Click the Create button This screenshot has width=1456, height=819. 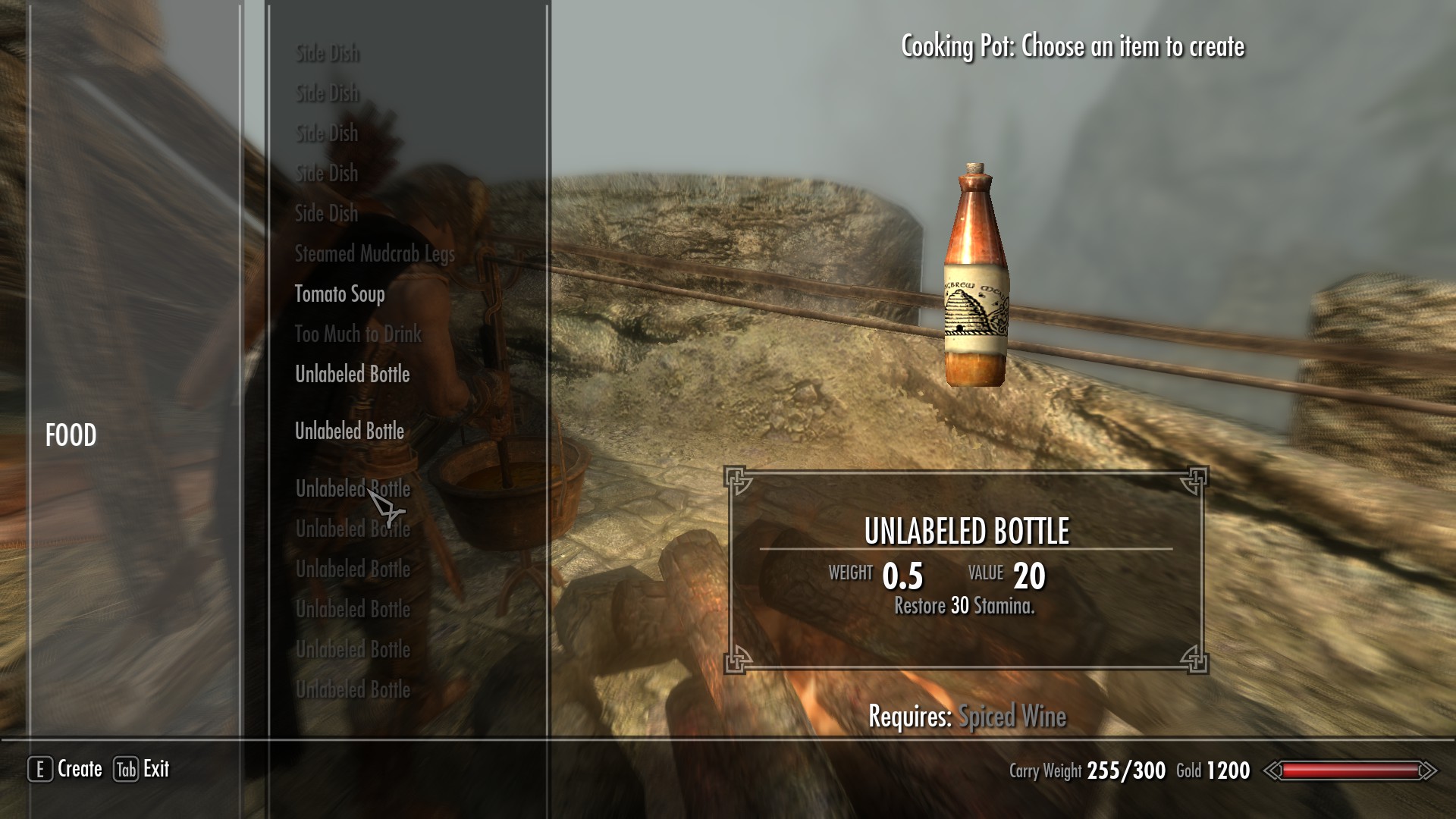click(x=66, y=769)
